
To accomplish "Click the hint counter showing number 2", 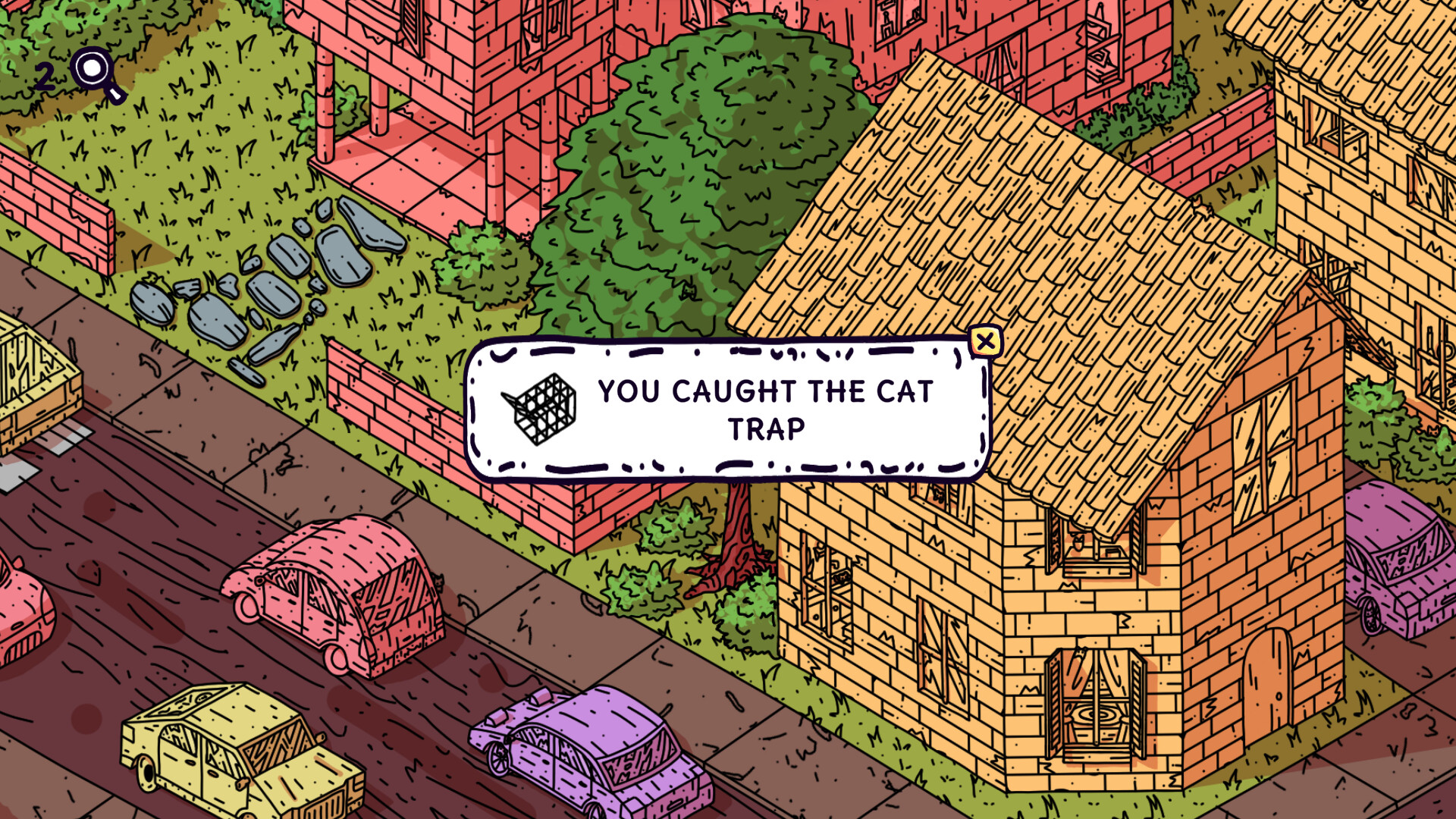I will (47, 74).
